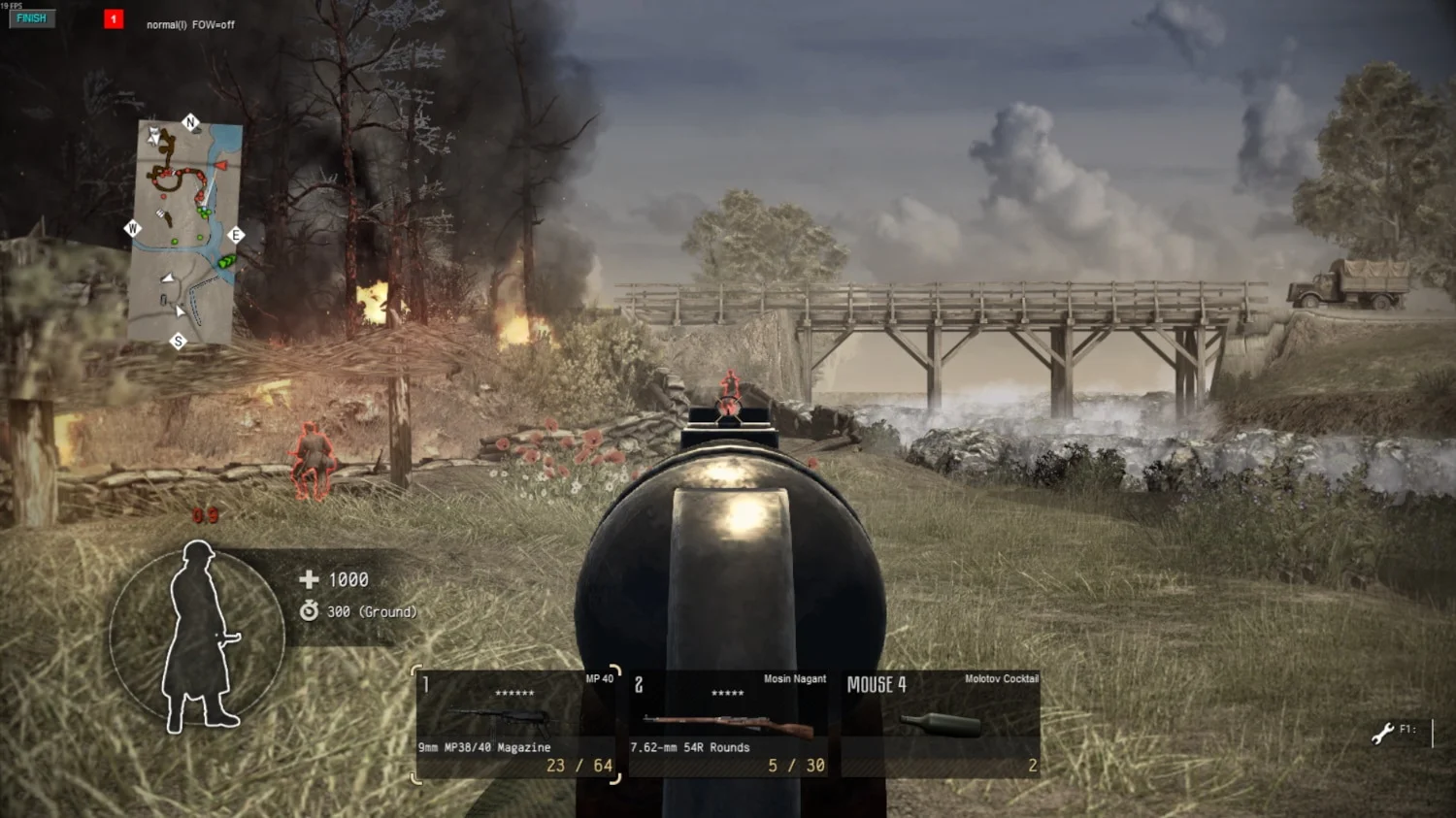Image resolution: width=1456 pixels, height=818 pixels.
Task: Open the tactical minimap
Action: click(x=184, y=231)
